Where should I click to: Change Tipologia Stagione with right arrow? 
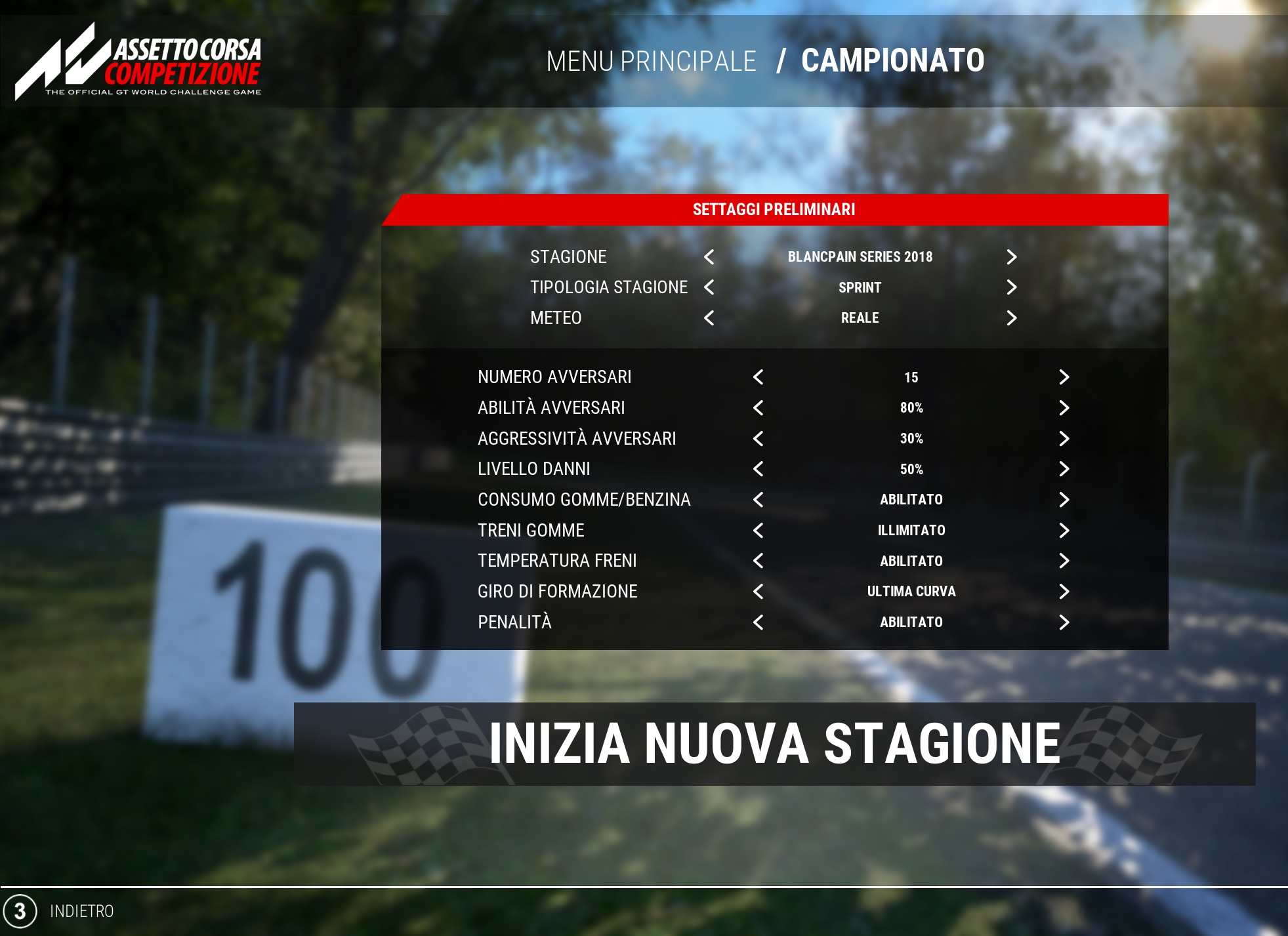[1011, 287]
